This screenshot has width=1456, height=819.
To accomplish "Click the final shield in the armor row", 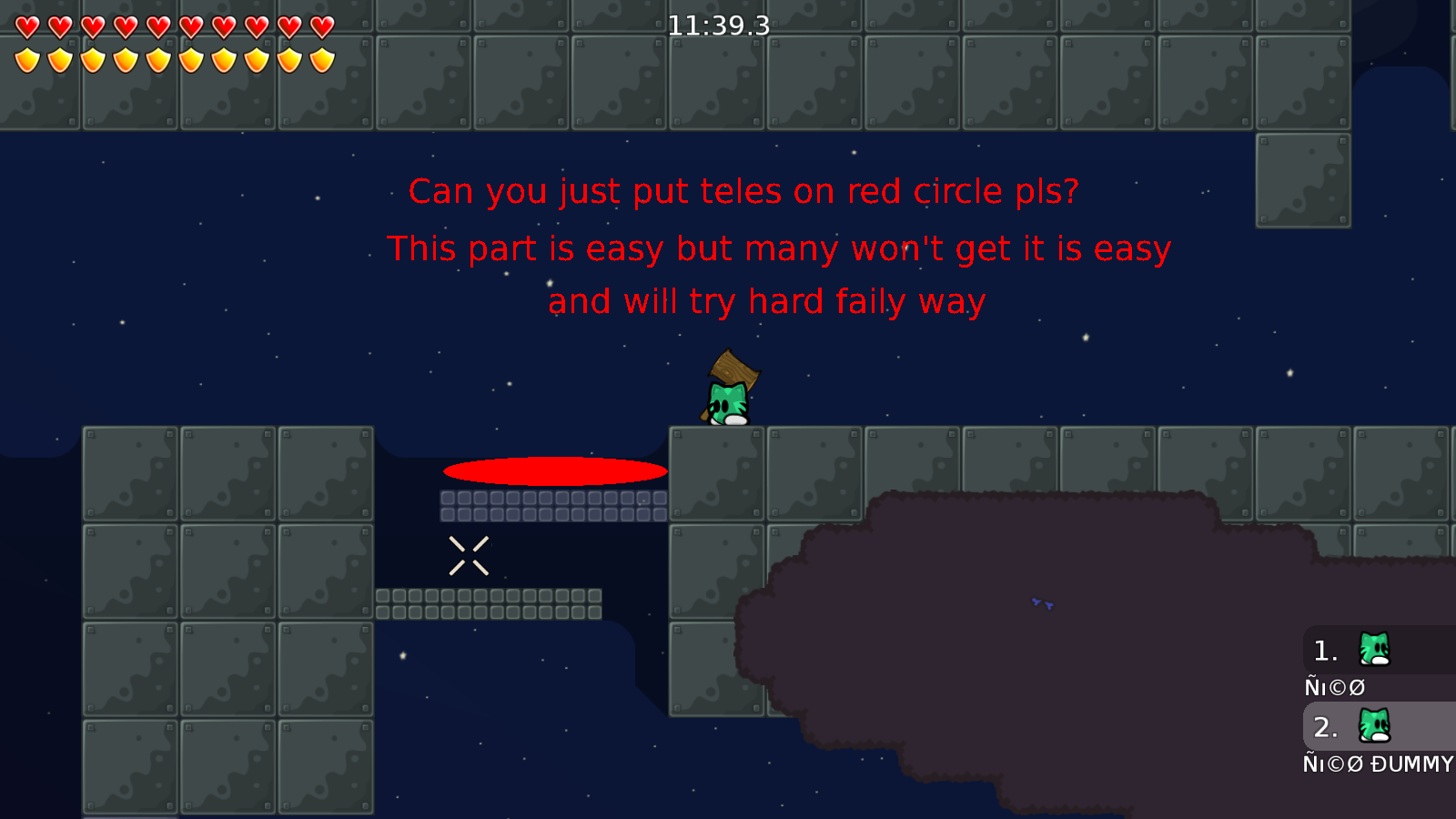I will 320,59.
